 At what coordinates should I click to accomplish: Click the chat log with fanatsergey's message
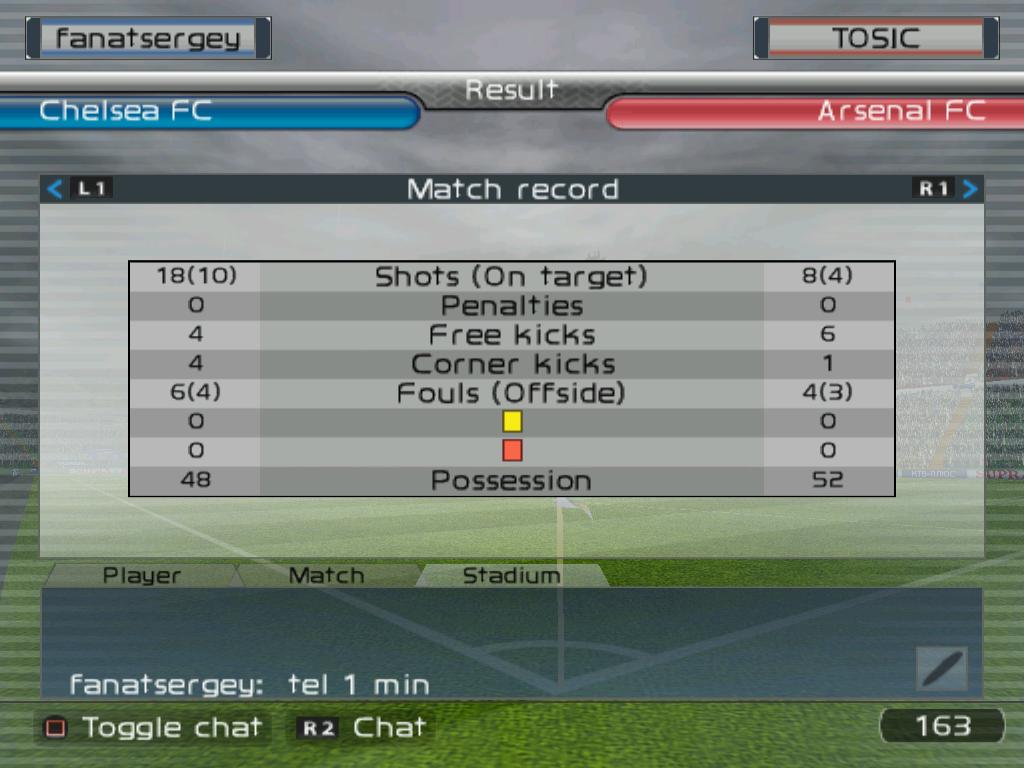250,685
